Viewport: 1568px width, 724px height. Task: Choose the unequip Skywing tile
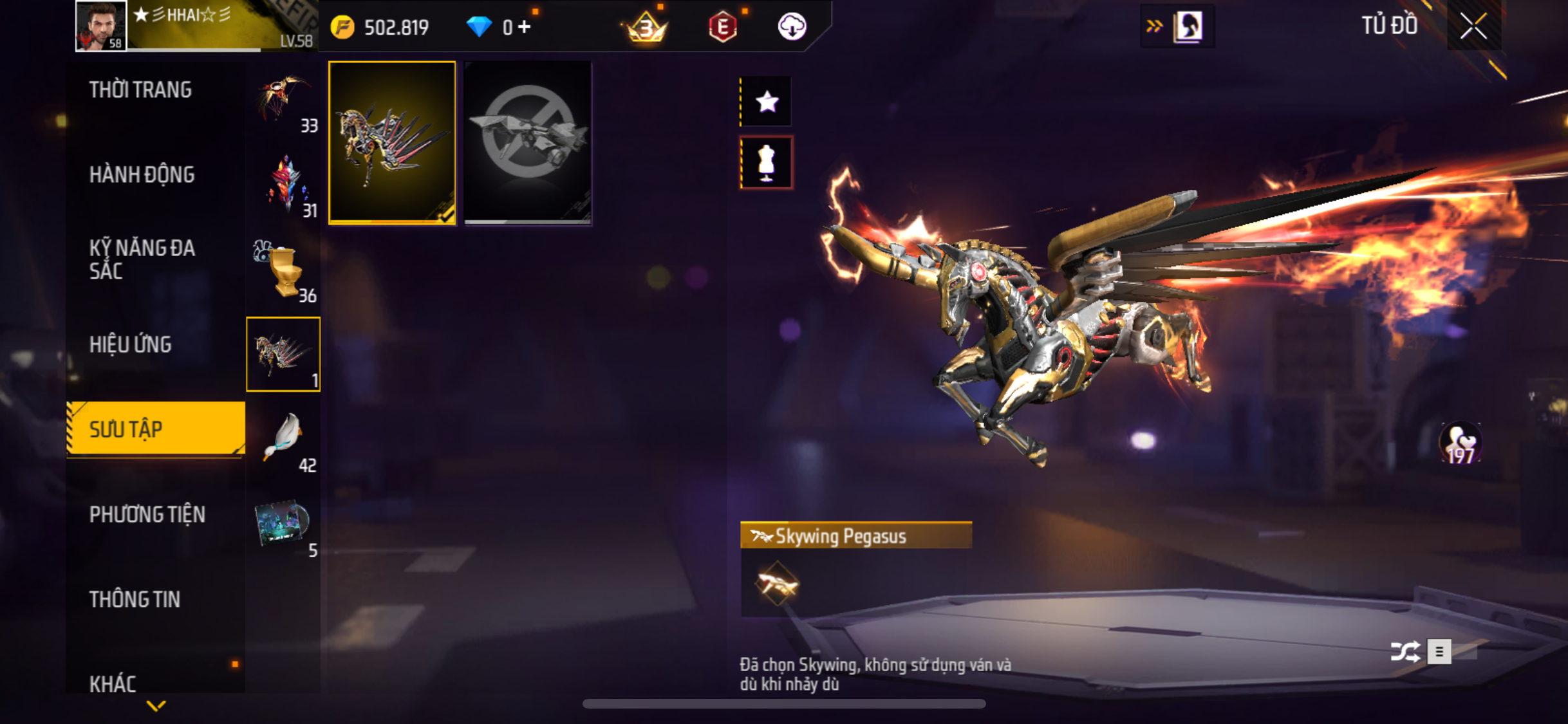coord(527,143)
